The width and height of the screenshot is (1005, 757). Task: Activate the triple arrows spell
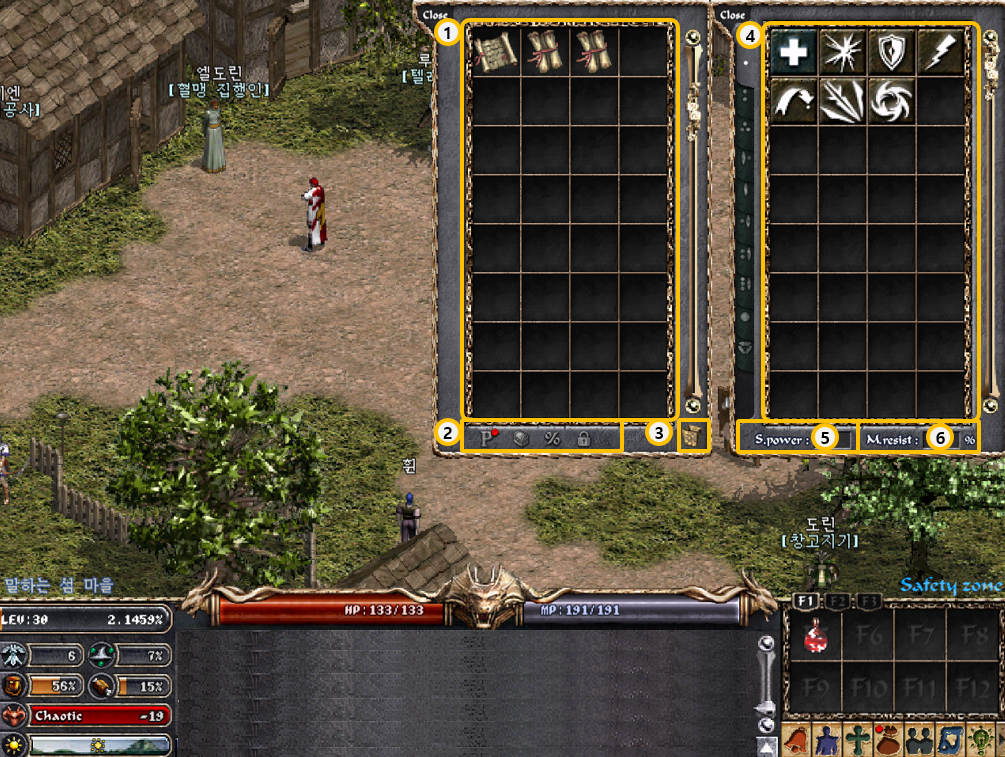(842, 101)
